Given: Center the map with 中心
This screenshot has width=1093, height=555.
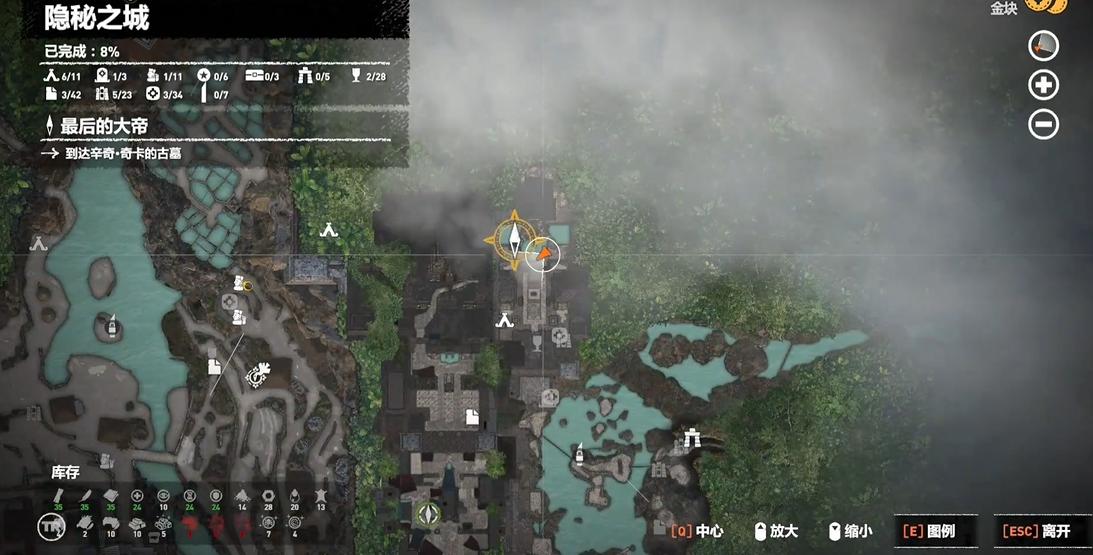Looking at the screenshot, I should [x=697, y=531].
